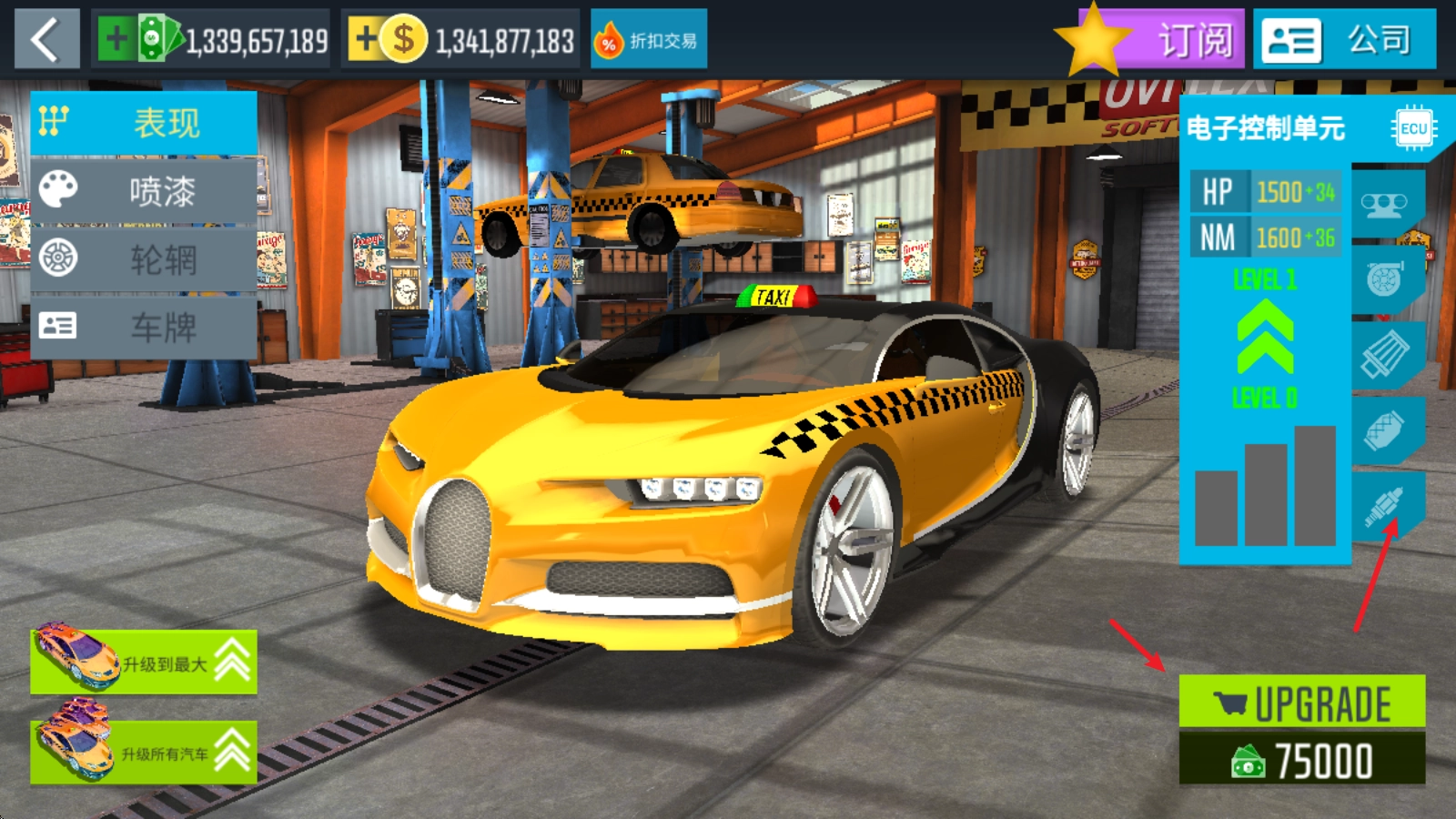Open the 公司 company menu

[x=1344, y=39]
